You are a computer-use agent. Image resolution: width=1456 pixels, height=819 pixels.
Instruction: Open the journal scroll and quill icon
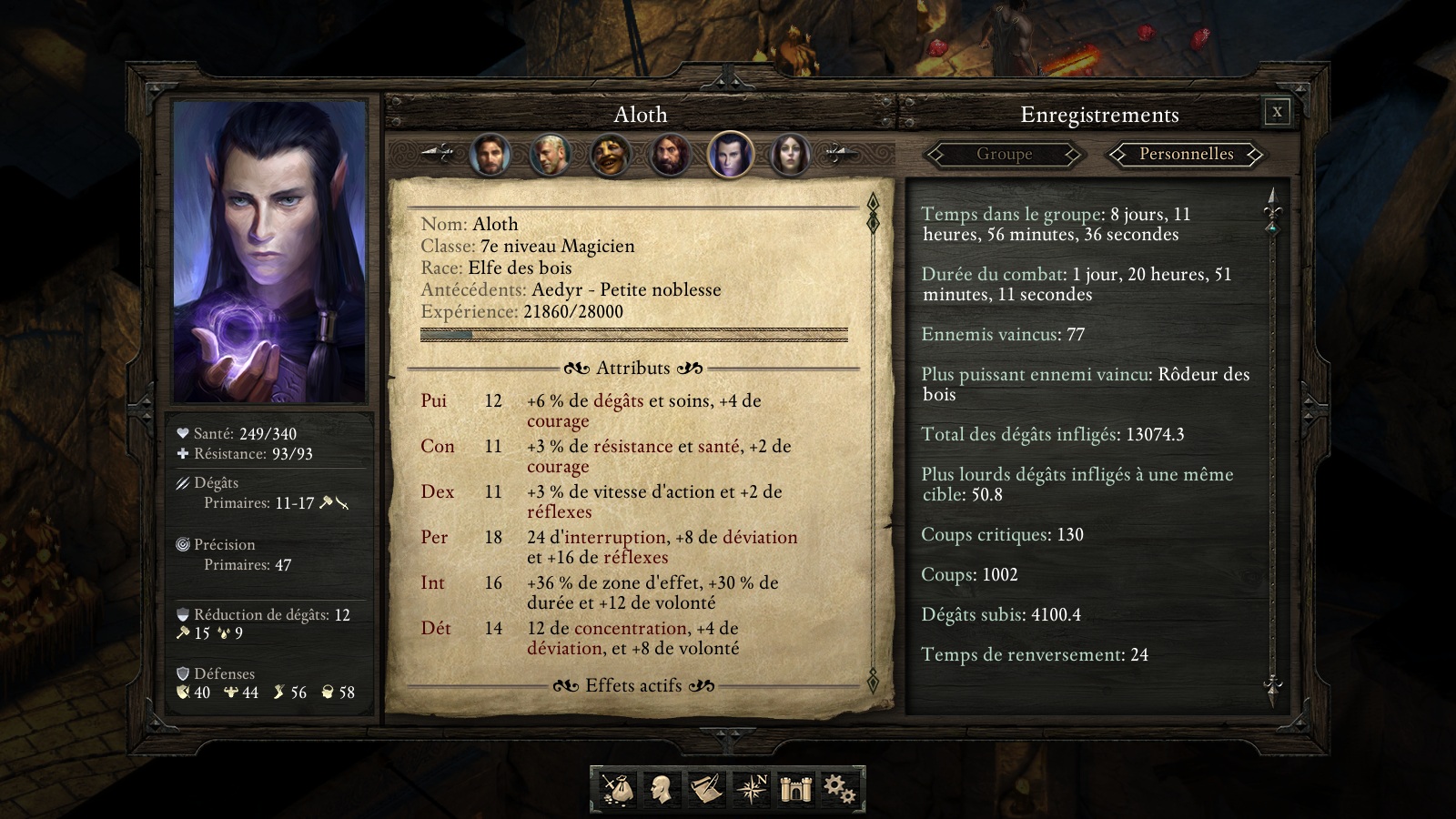click(x=706, y=788)
